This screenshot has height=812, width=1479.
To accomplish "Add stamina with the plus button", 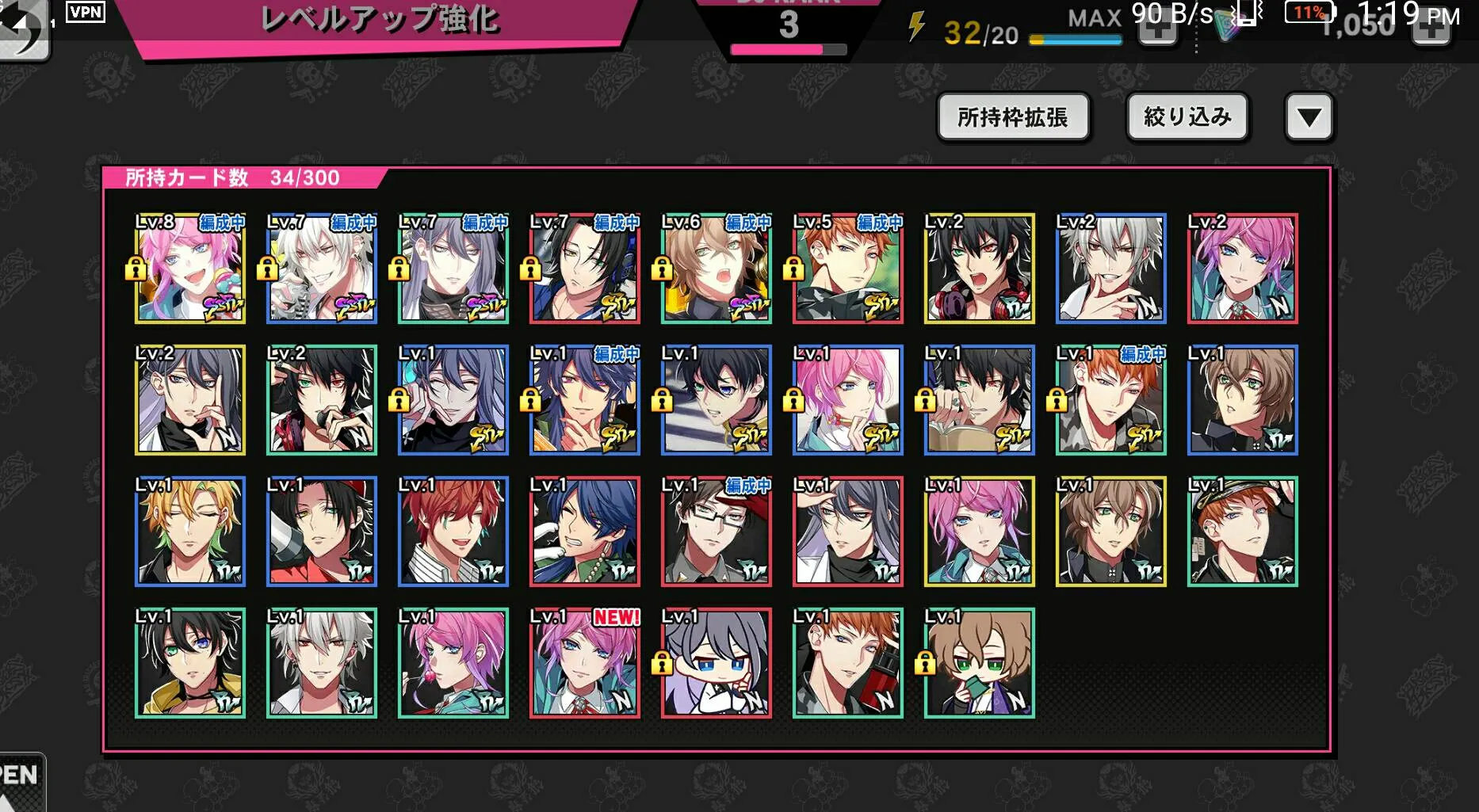I will [1157, 32].
